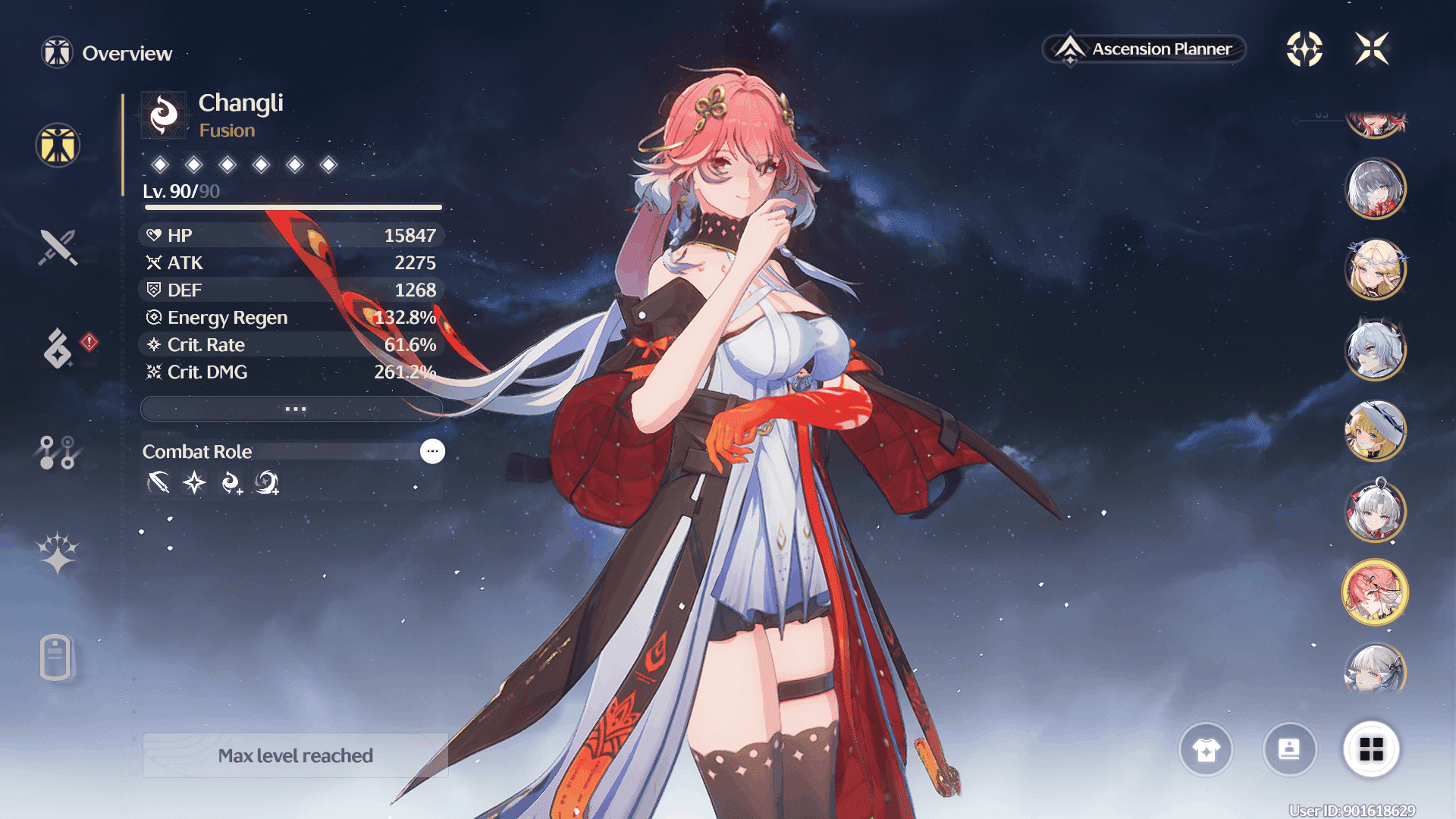1456x819 pixels.
Task: Open the Ascension Planner
Action: 1144,49
